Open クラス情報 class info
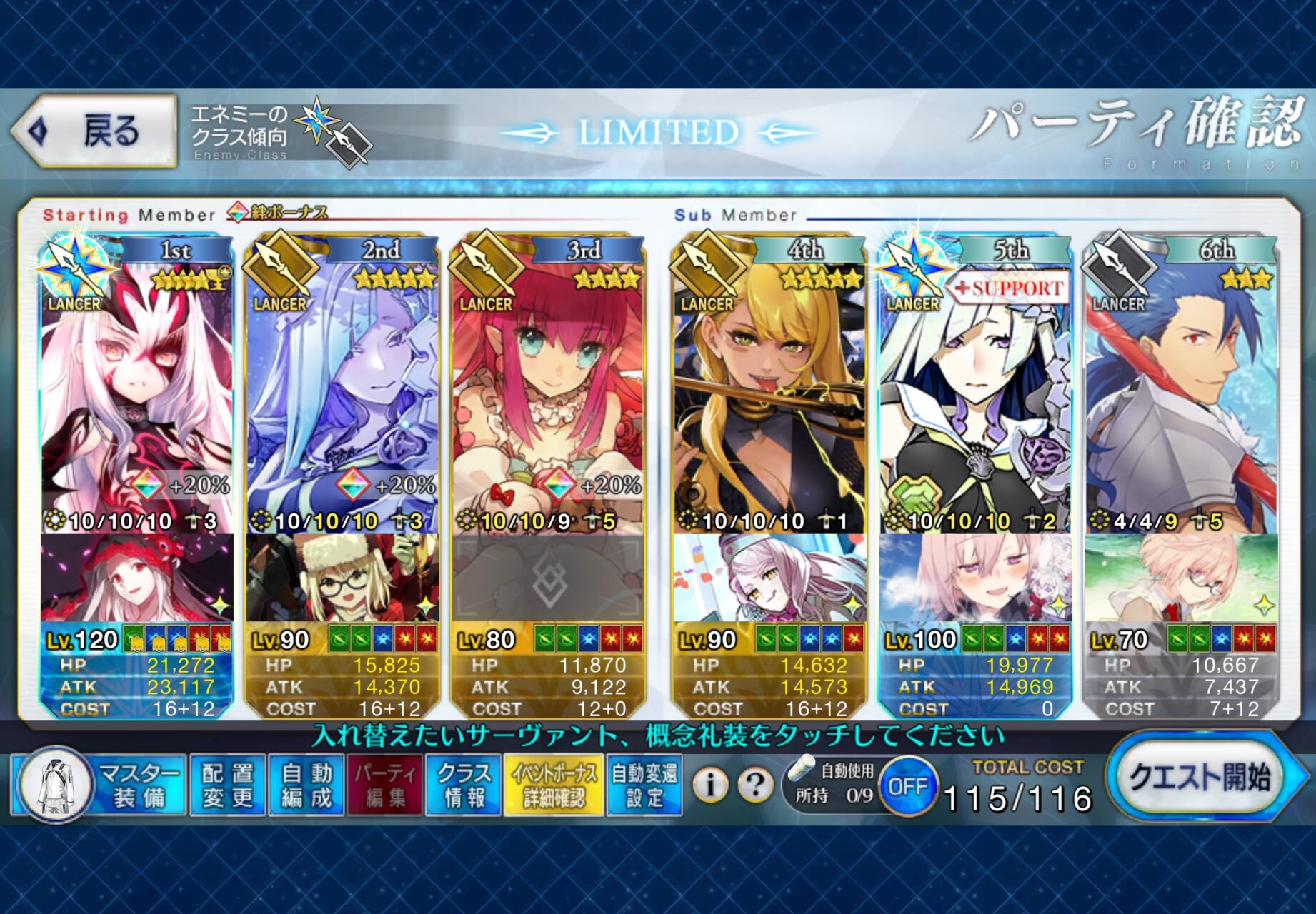The height and width of the screenshot is (914, 1316). coord(464,785)
